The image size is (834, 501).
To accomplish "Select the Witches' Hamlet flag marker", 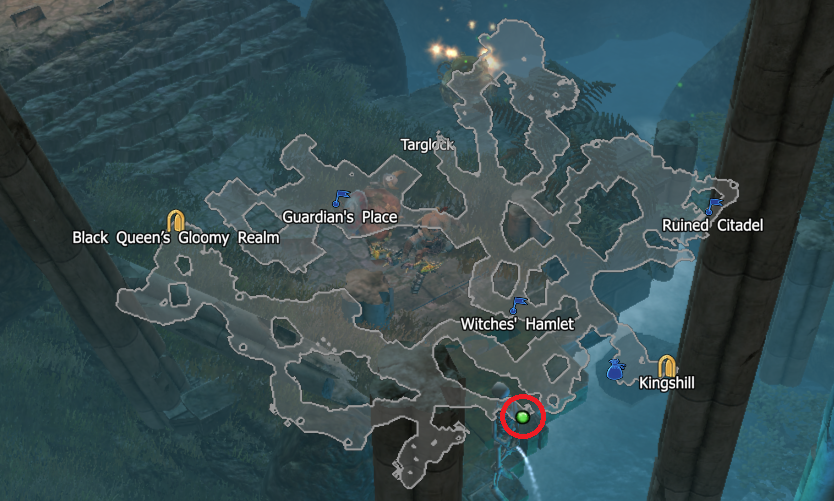I will (517, 305).
